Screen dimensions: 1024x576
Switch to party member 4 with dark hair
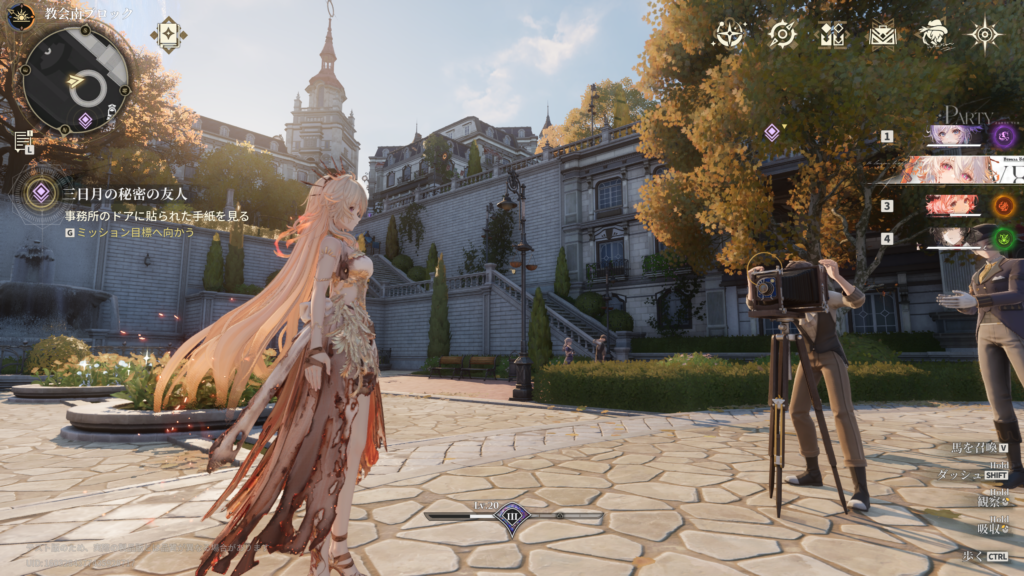click(x=951, y=238)
